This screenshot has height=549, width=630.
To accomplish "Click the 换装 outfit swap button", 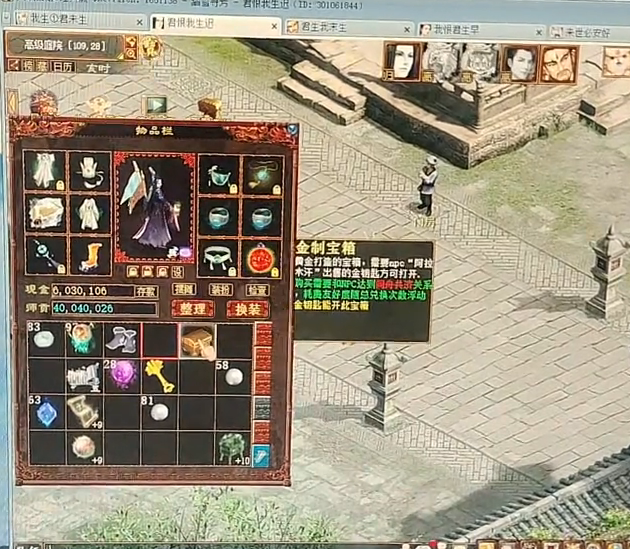I will coord(248,309).
